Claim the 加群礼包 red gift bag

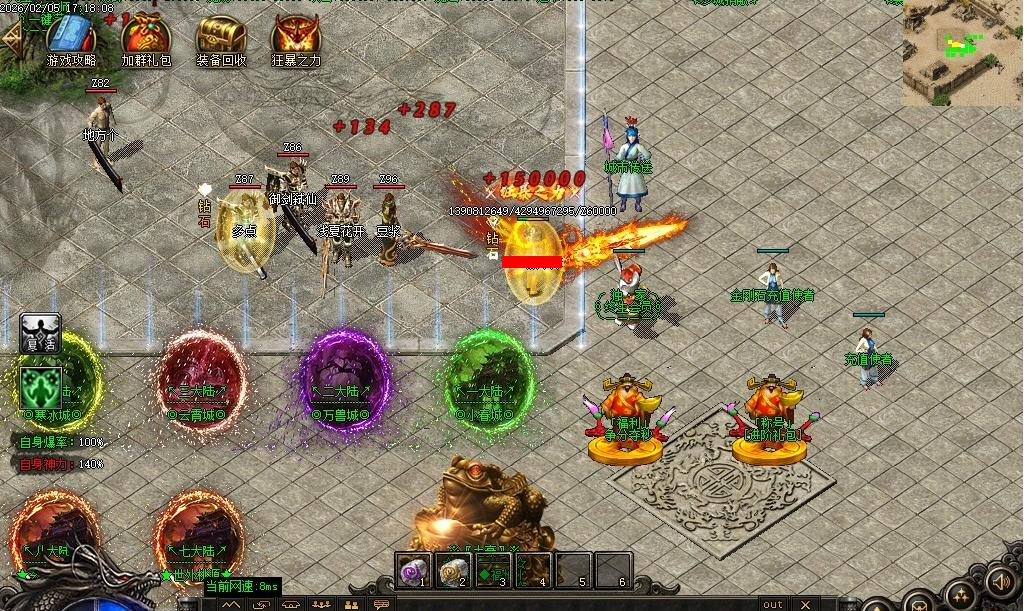click(x=145, y=37)
